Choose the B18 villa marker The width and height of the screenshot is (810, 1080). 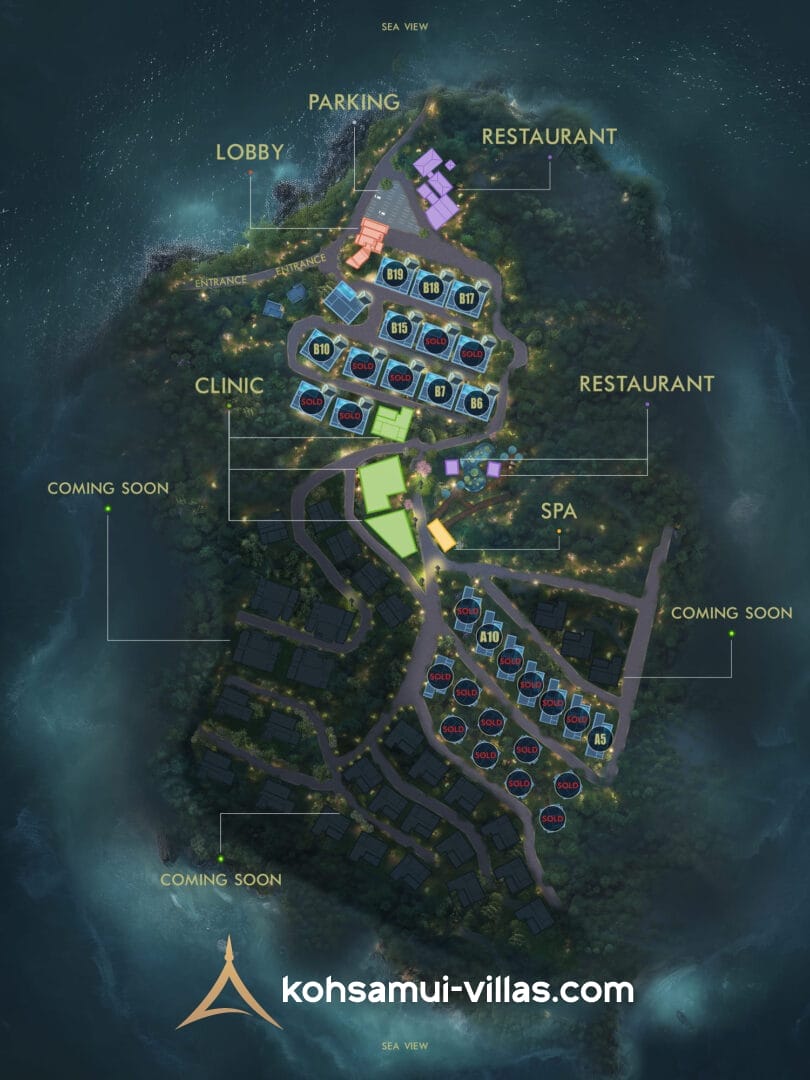(432, 287)
